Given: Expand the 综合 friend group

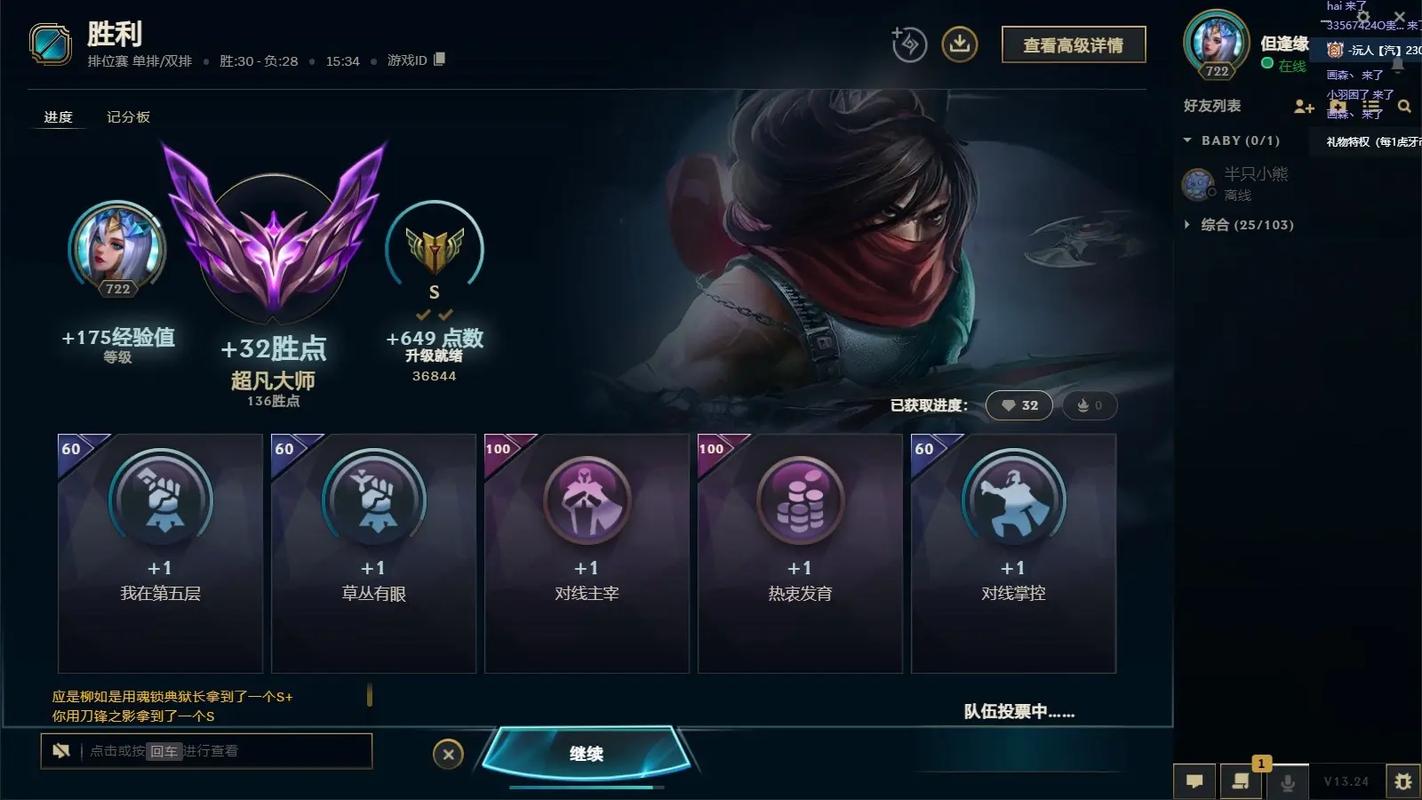Looking at the screenshot, I should 1188,225.
